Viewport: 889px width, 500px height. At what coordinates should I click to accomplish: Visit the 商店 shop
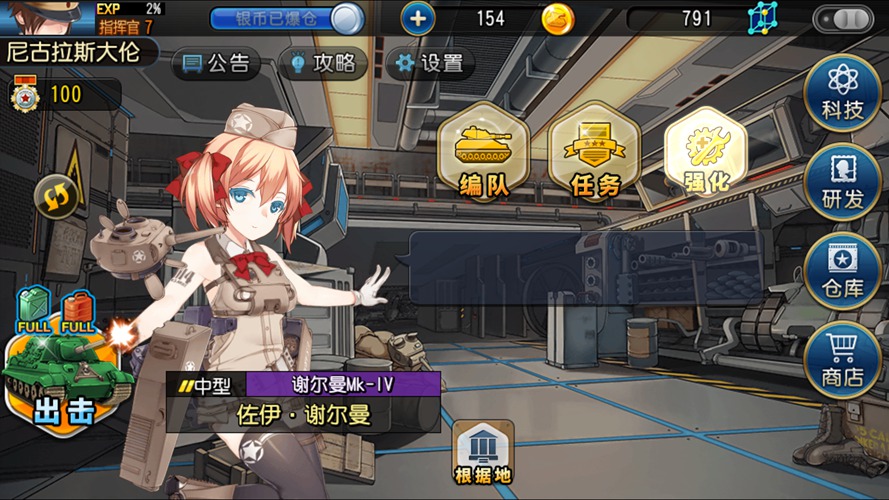pos(842,359)
